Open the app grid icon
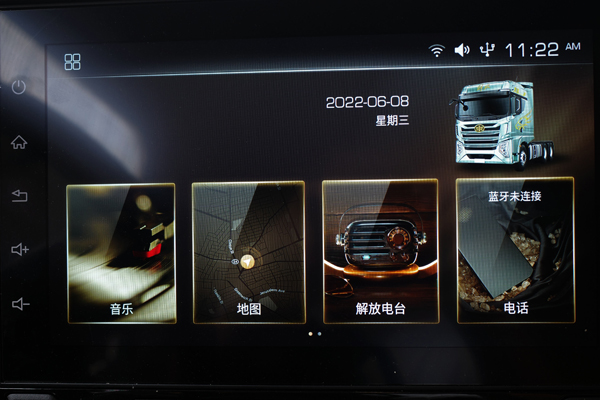Screen dimensions: 600x400 coord(73,62)
